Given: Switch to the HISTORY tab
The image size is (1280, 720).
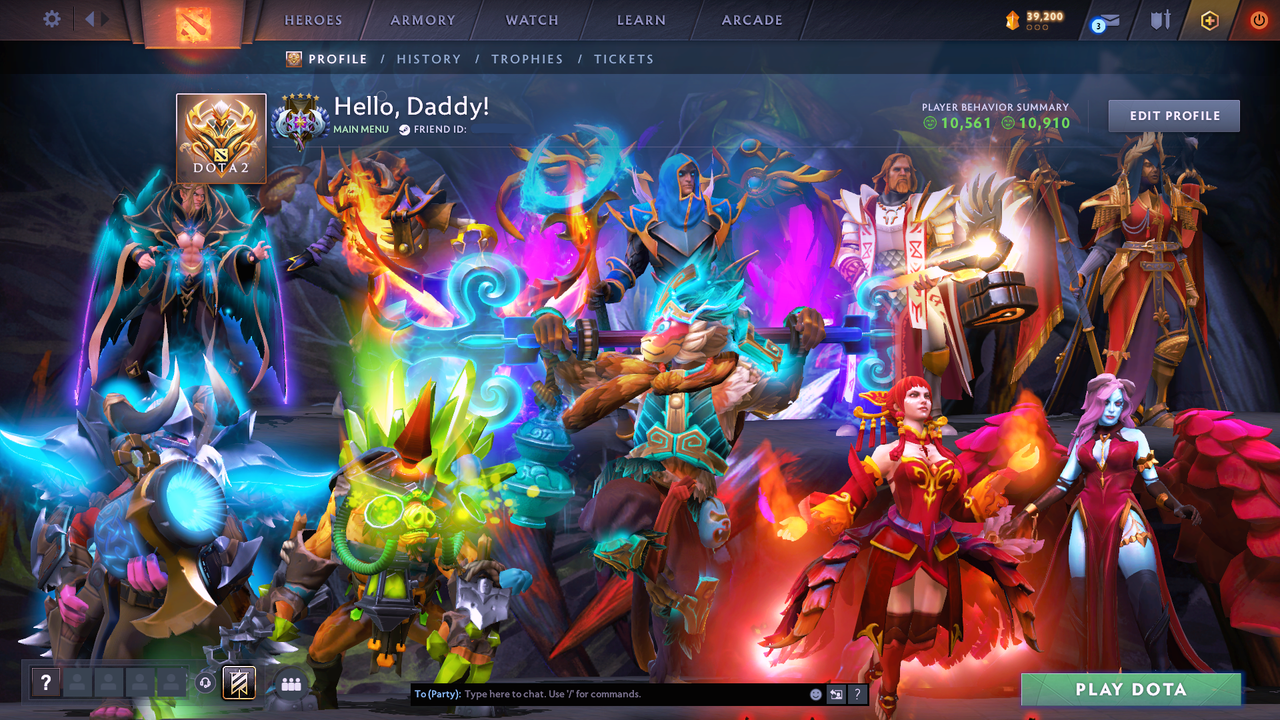Looking at the screenshot, I should tap(428, 59).
